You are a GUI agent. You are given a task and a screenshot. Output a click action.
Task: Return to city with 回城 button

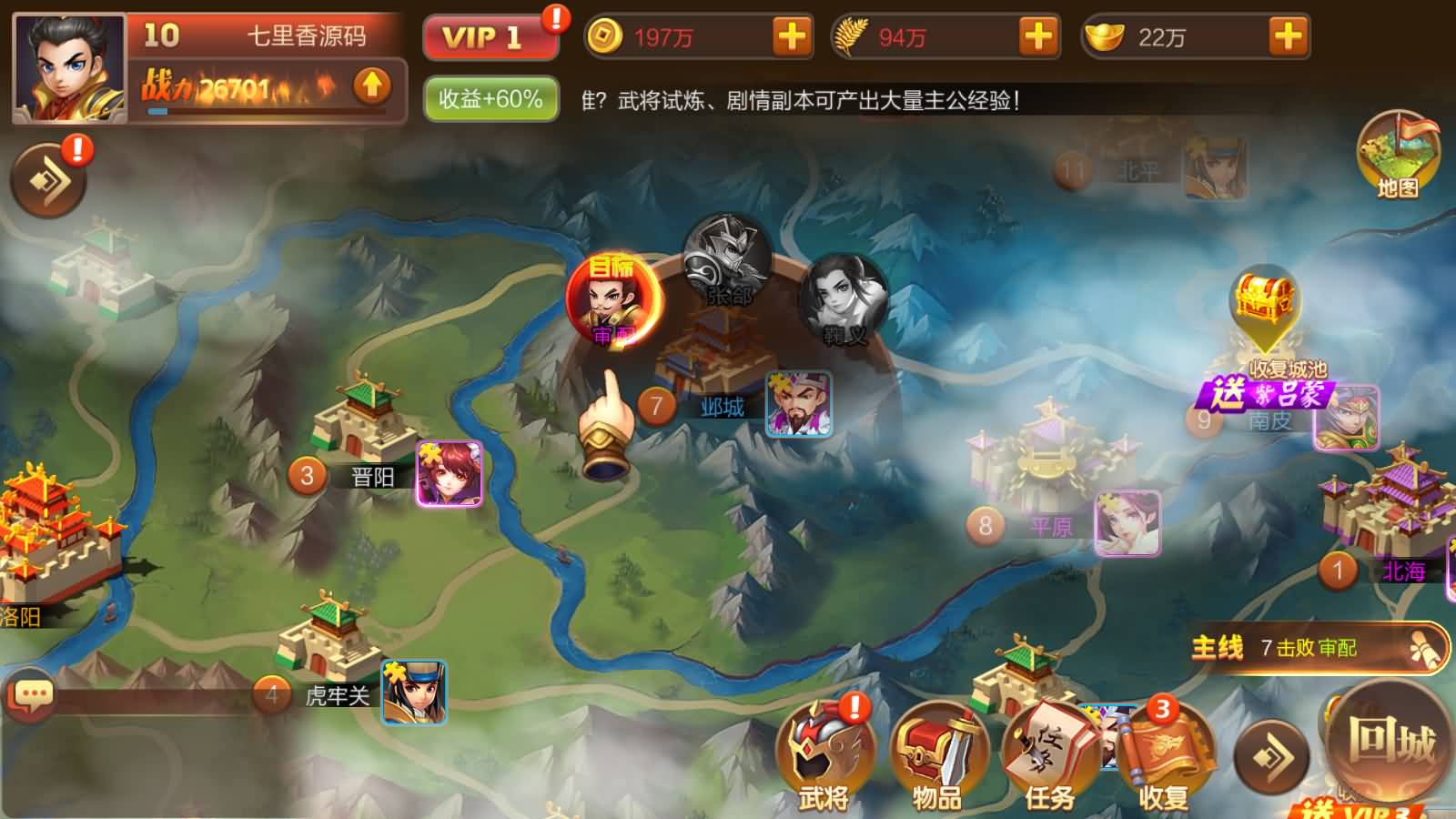pos(1390,739)
